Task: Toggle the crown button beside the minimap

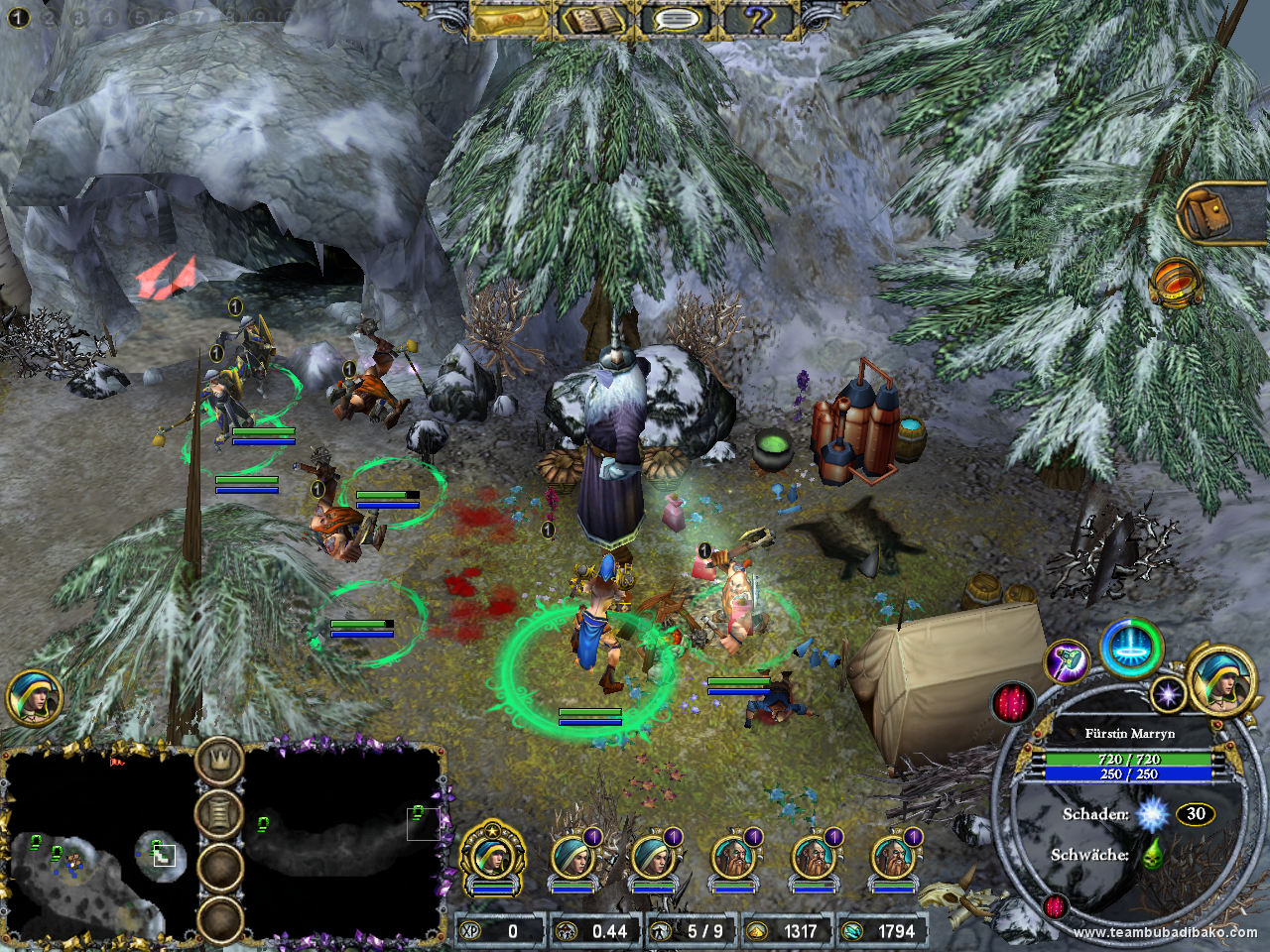Action: [222, 759]
